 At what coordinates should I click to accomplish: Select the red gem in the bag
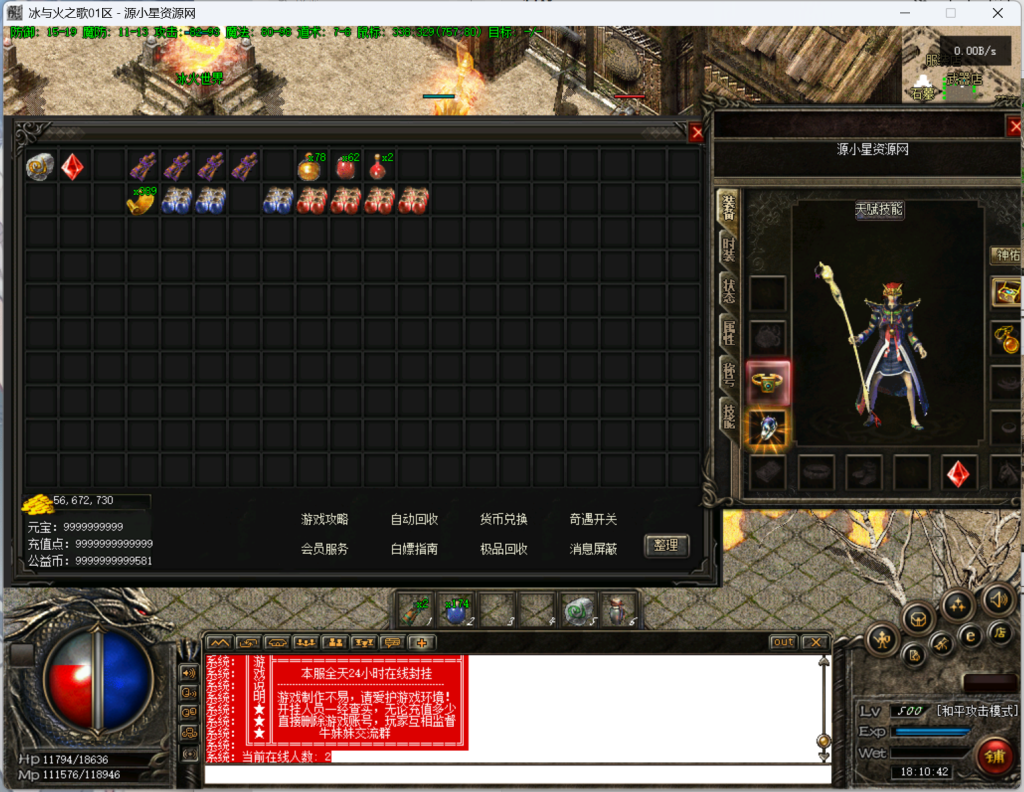pos(73,166)
